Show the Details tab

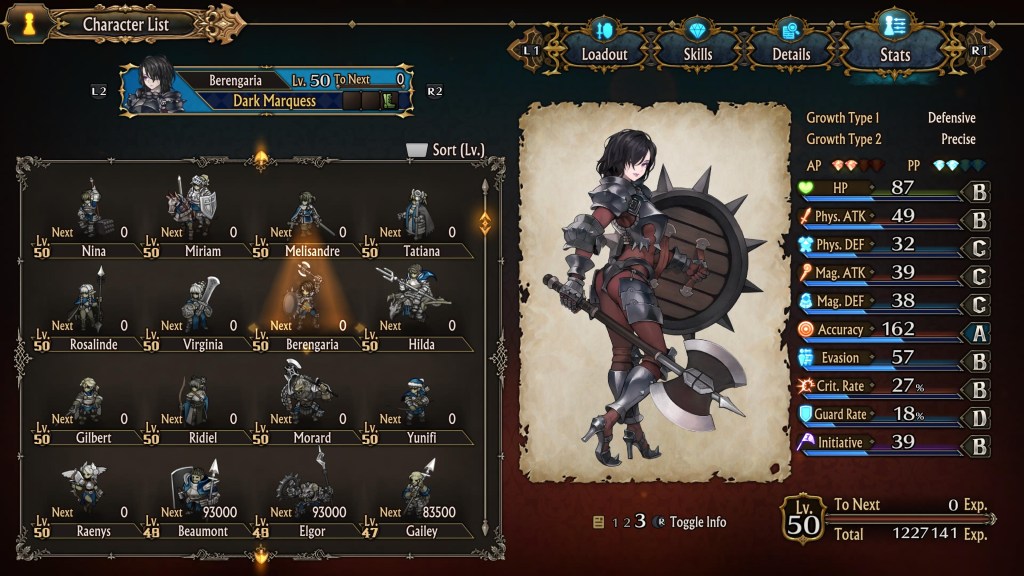click(x=791, y=47)
